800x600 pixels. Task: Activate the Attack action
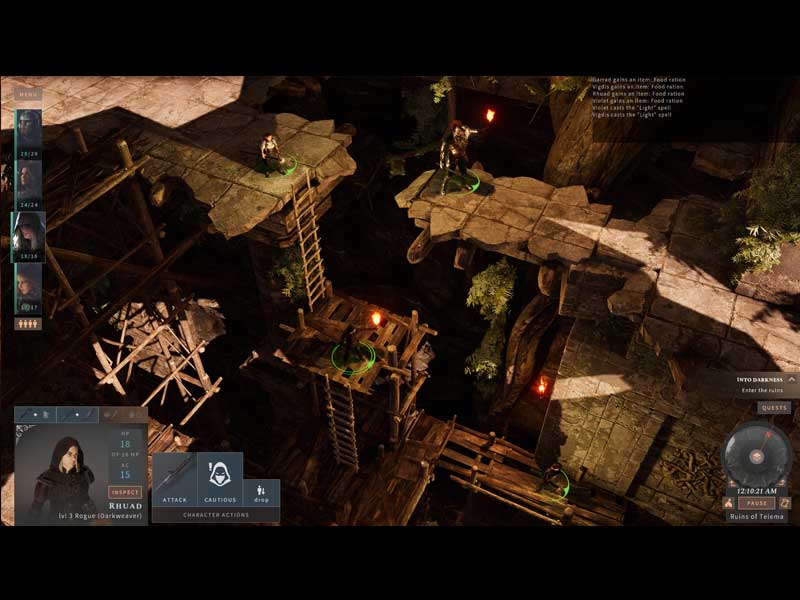(174, 481)
